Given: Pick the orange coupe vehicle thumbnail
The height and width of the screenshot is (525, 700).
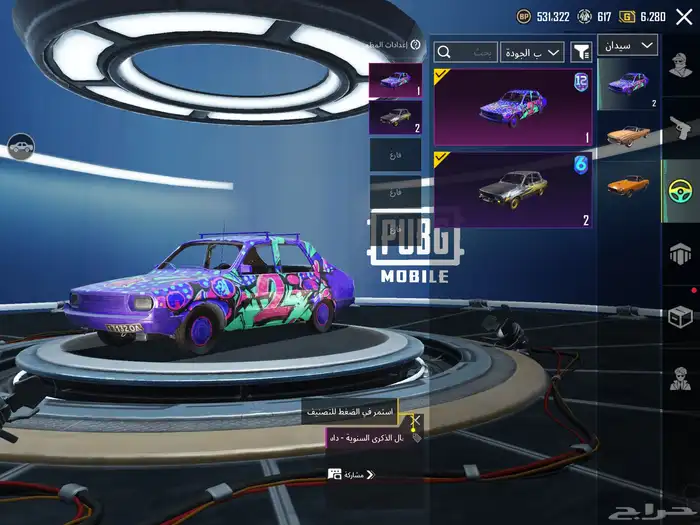Looking at the screenshot, I should 628,187.
